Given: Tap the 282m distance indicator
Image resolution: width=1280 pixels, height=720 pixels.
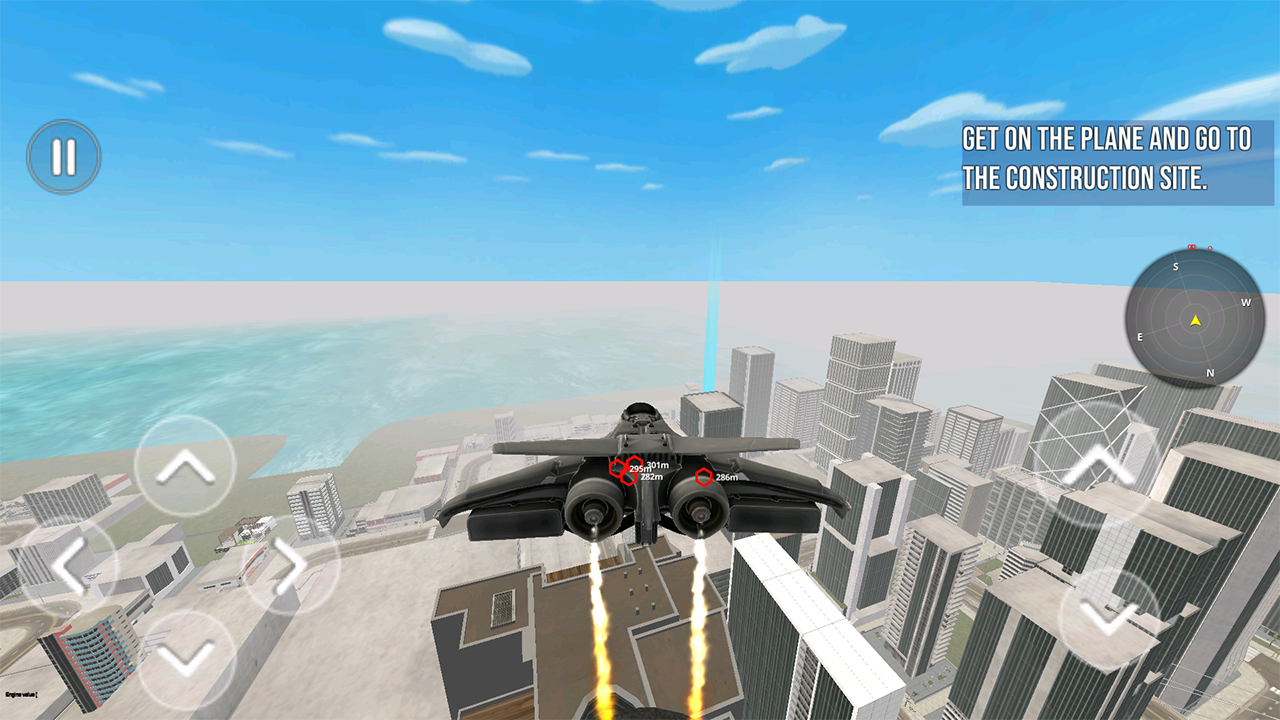Looking at the screenshot, I should pos(651,477).
